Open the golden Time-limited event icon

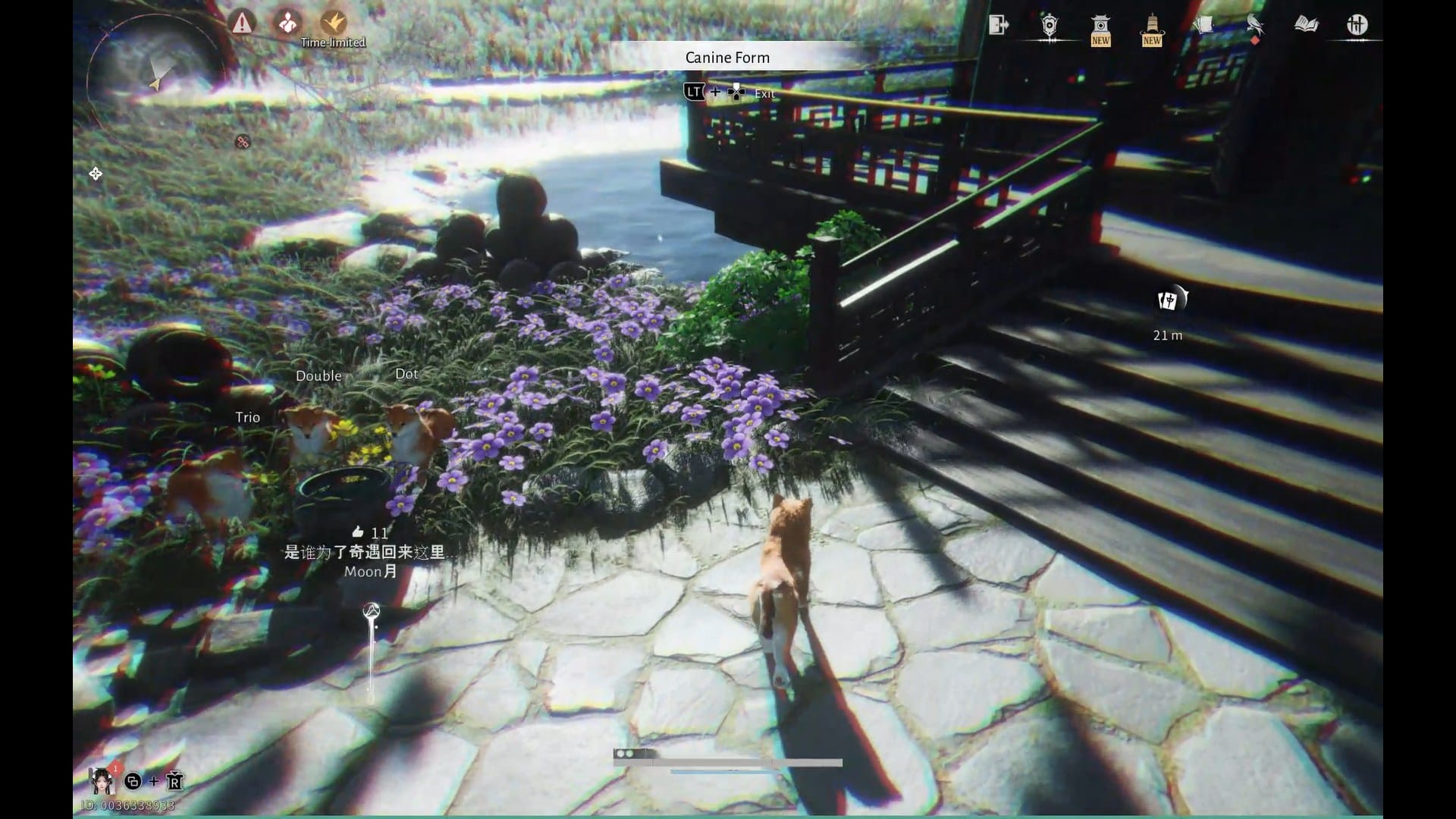[x=333, y=23]
